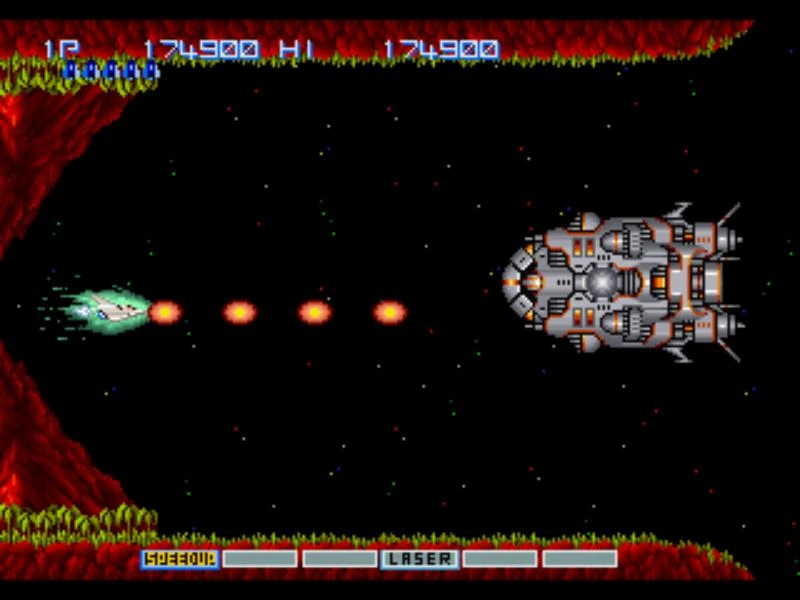Choose the LASER power-up slot
This screenshot has width=800, height=600.
tap(420, 559)
